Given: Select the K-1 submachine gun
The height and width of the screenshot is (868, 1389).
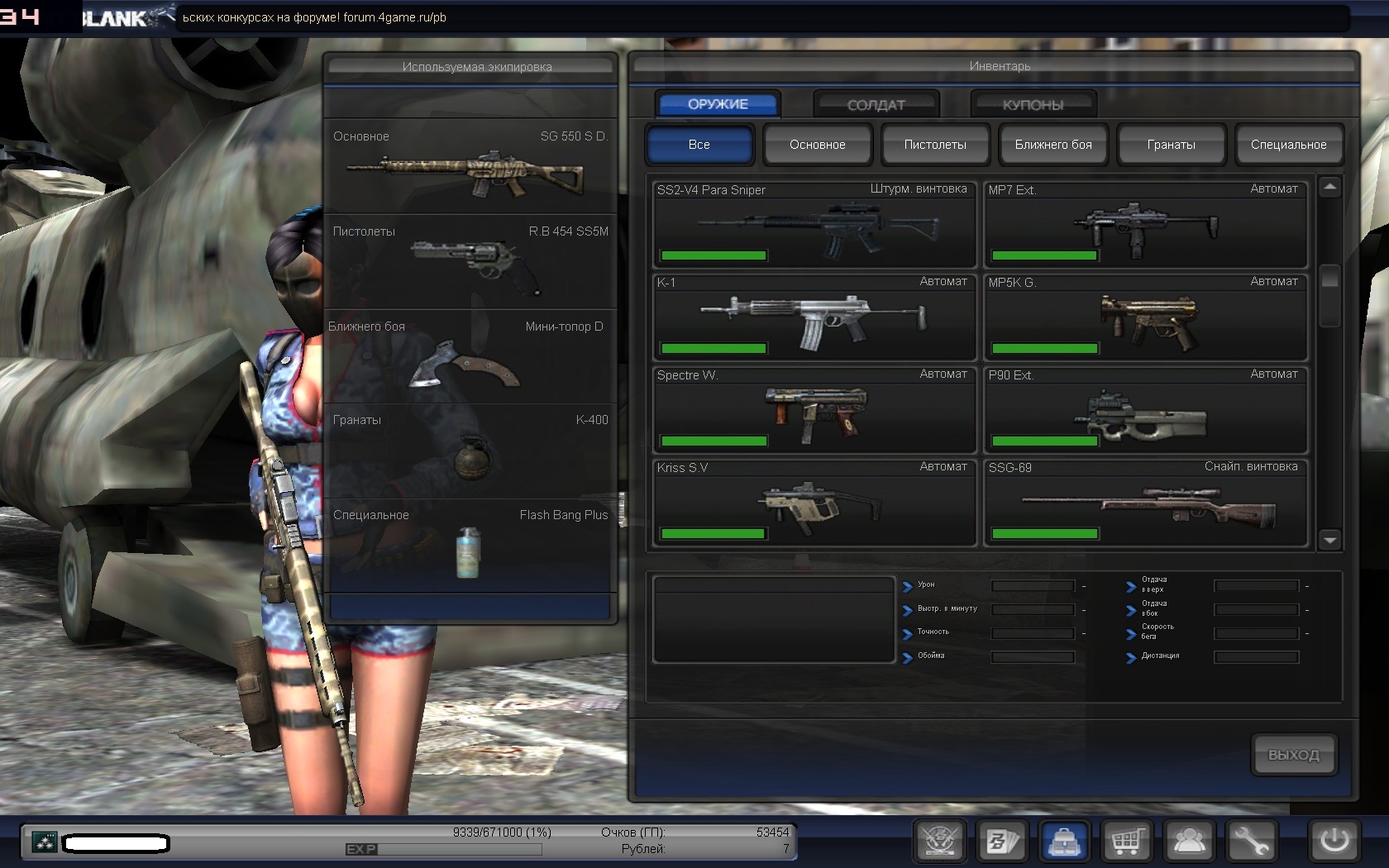Looking at the screenshot, I should point(814,317).
